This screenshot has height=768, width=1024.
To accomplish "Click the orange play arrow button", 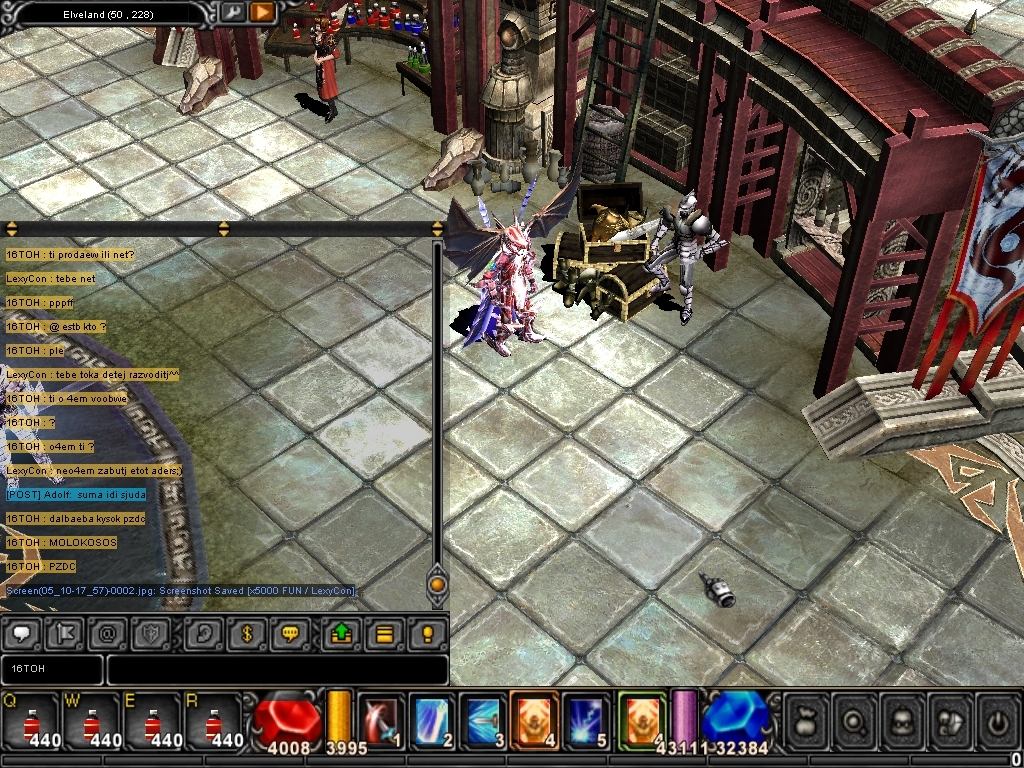I will [262, 12].
